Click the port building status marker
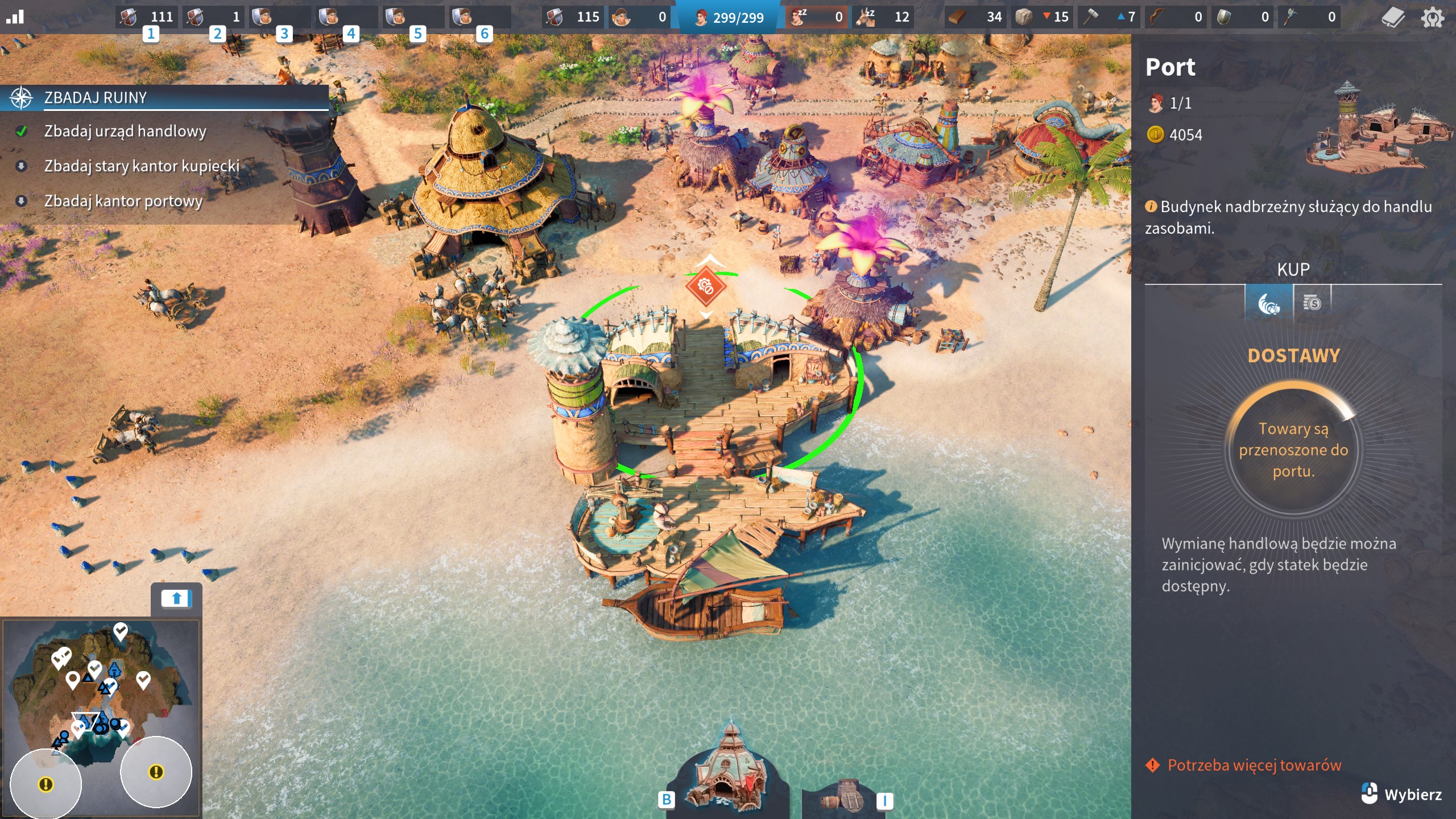Image resolution: width=1456 pixels, height=819 pixels. (705, 286)
